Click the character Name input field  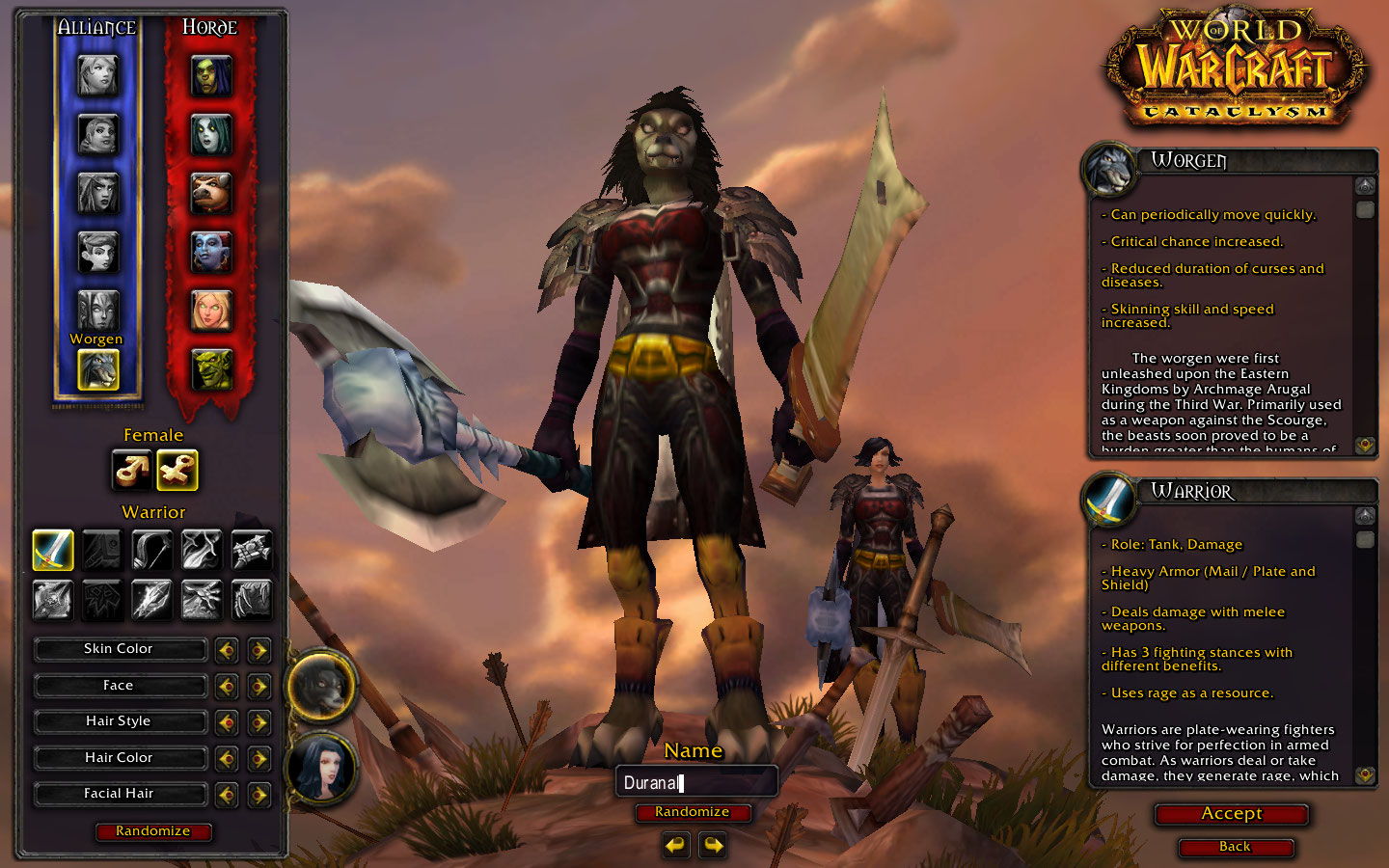696,782
